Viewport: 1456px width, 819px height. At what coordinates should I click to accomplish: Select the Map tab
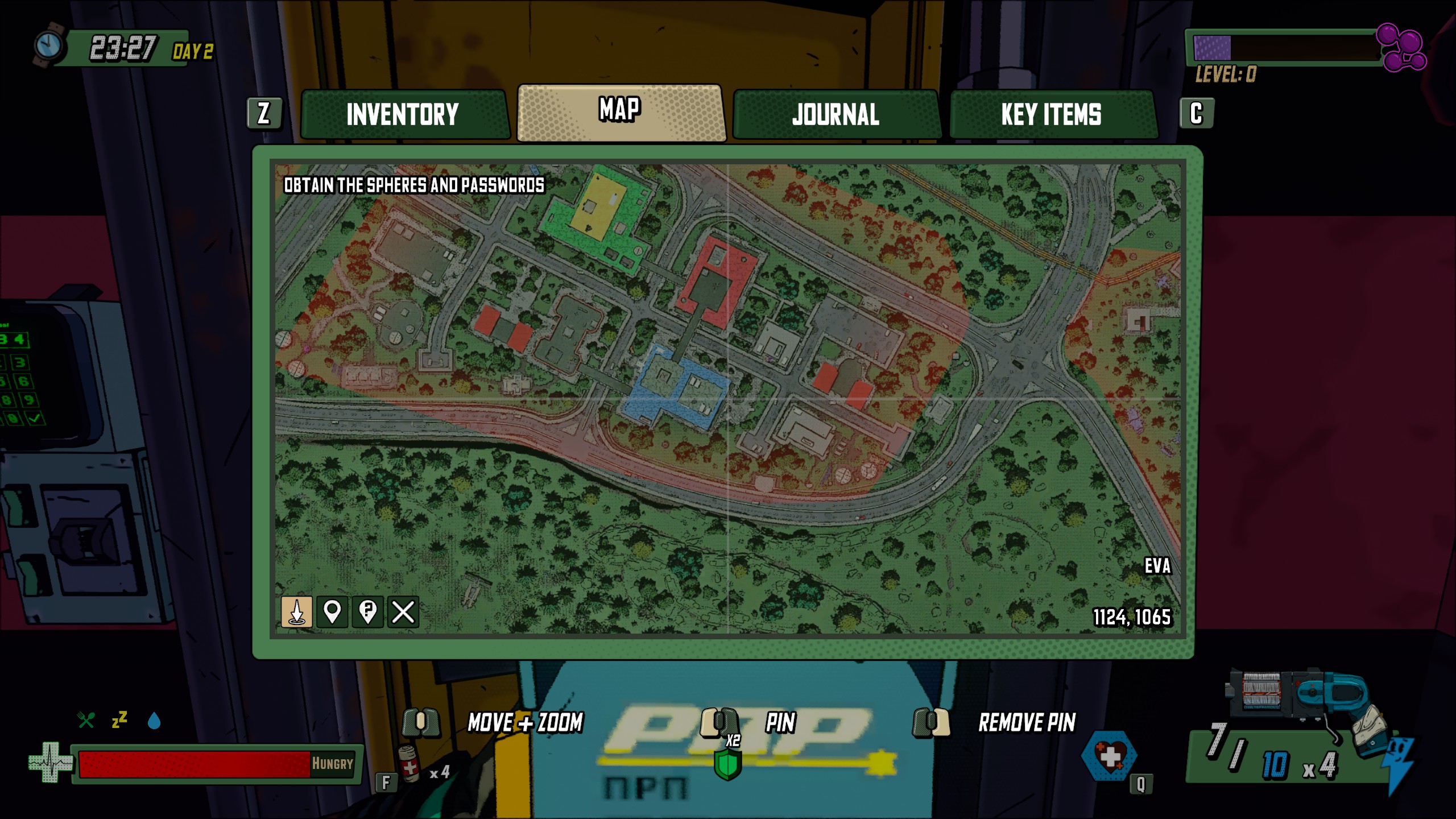click(621, 112)
